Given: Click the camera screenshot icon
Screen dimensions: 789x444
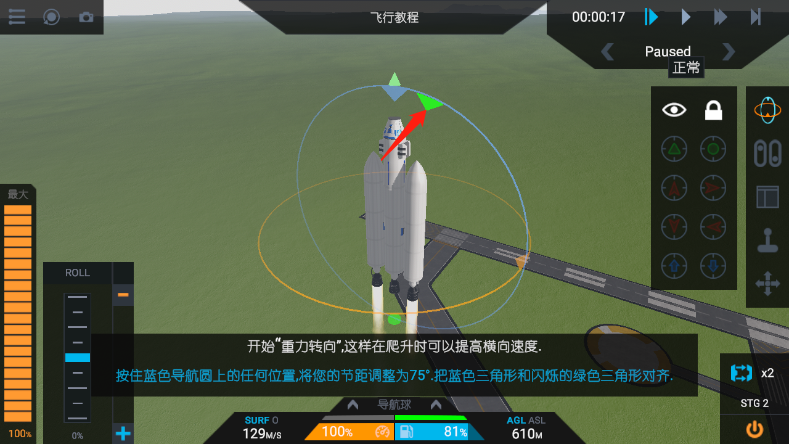Looking at the screenshot, I should (x=86, y=17).
